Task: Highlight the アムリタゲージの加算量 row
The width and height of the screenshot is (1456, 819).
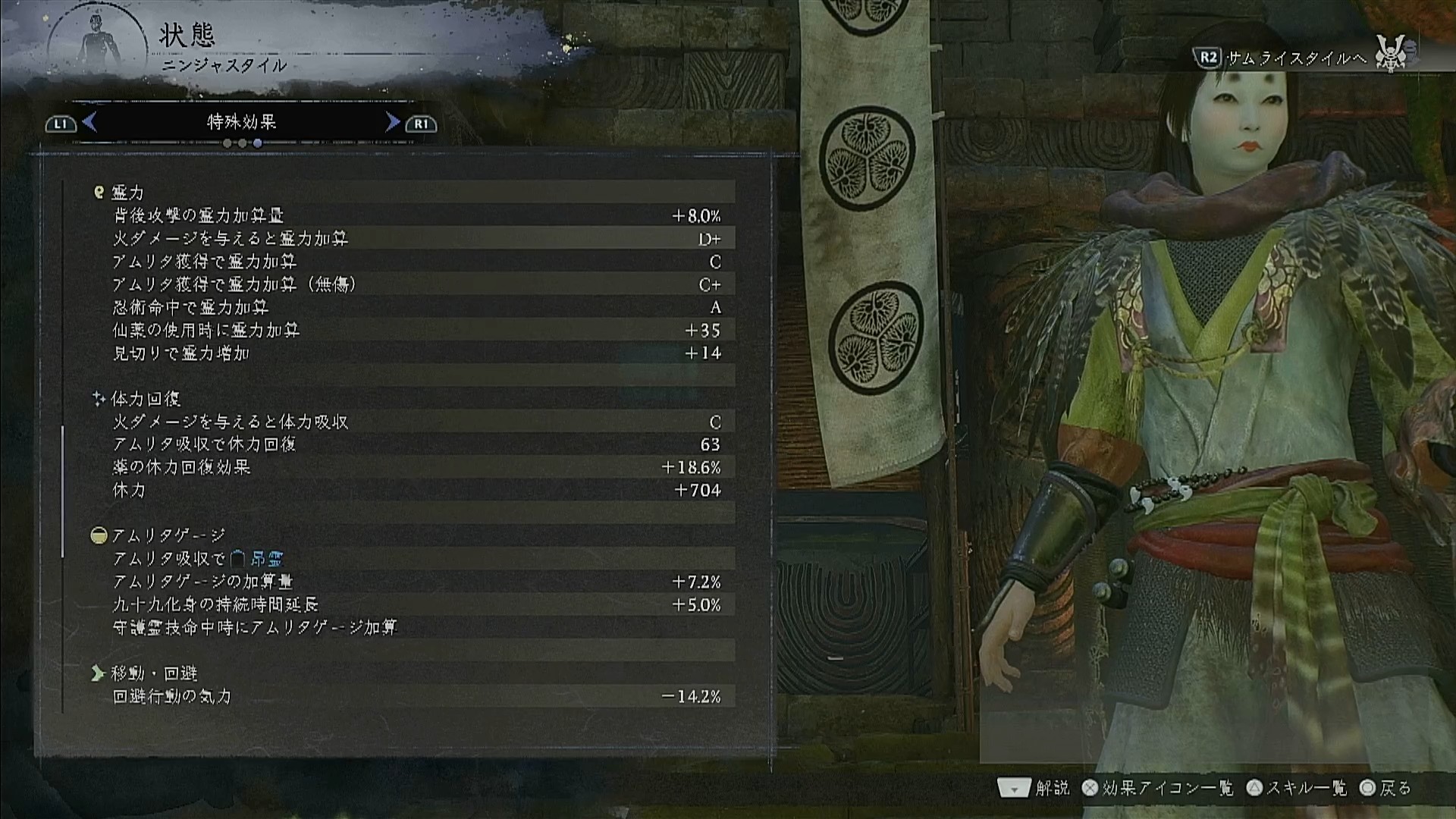Action: tap(416, 582)
